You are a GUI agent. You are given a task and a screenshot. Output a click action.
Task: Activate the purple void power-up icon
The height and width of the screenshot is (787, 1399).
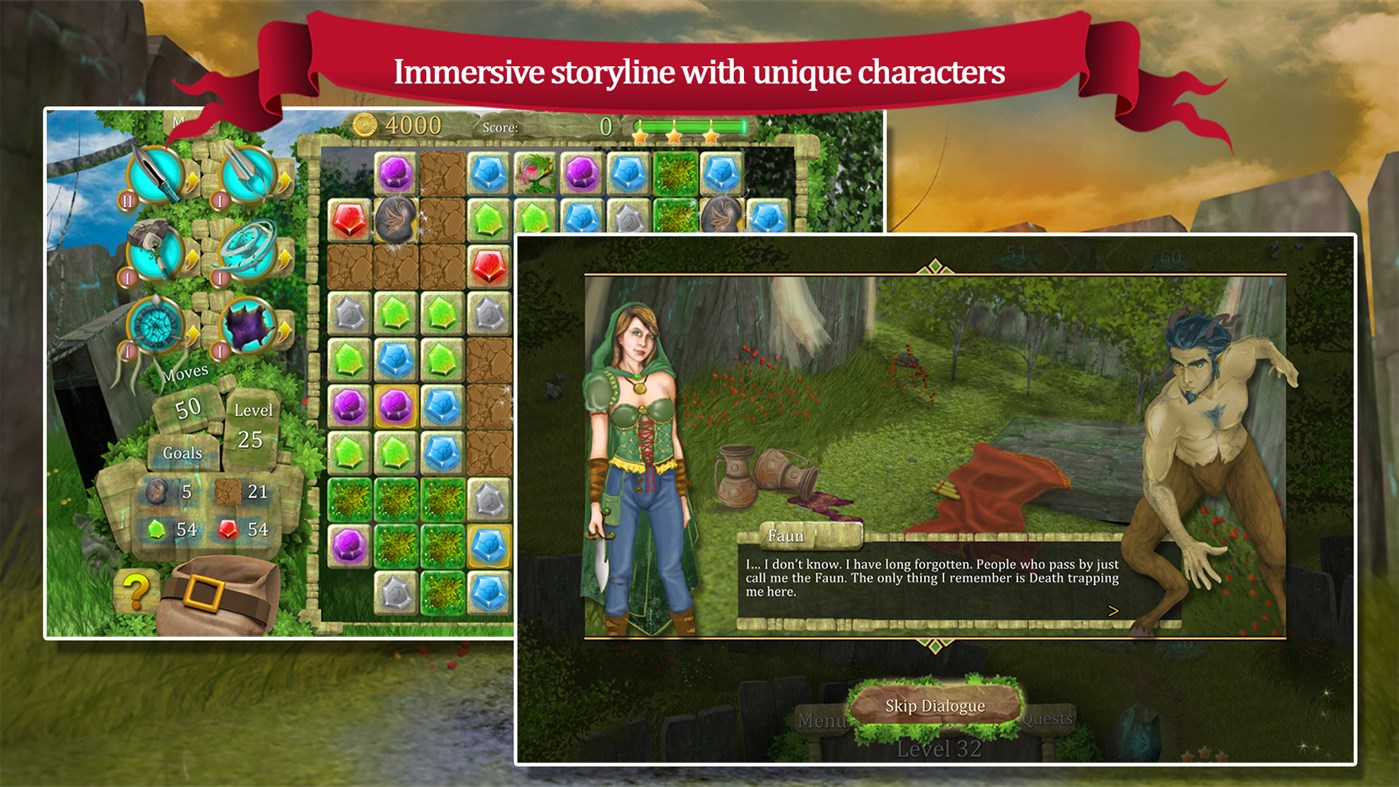(x=248, y=324)
